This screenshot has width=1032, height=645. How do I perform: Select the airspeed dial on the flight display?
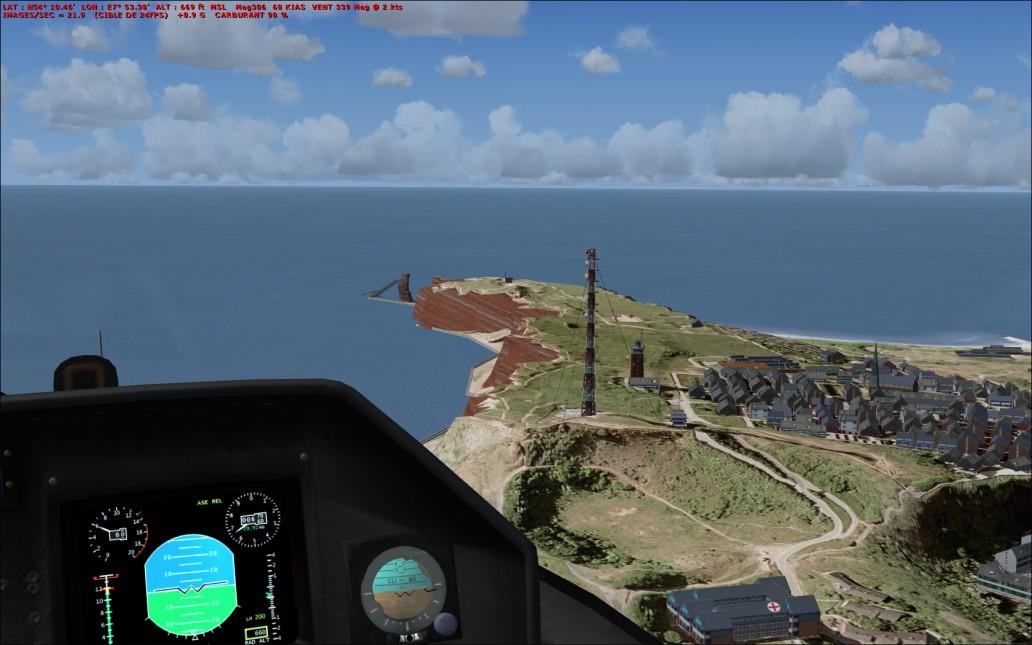tap(117, 534)
